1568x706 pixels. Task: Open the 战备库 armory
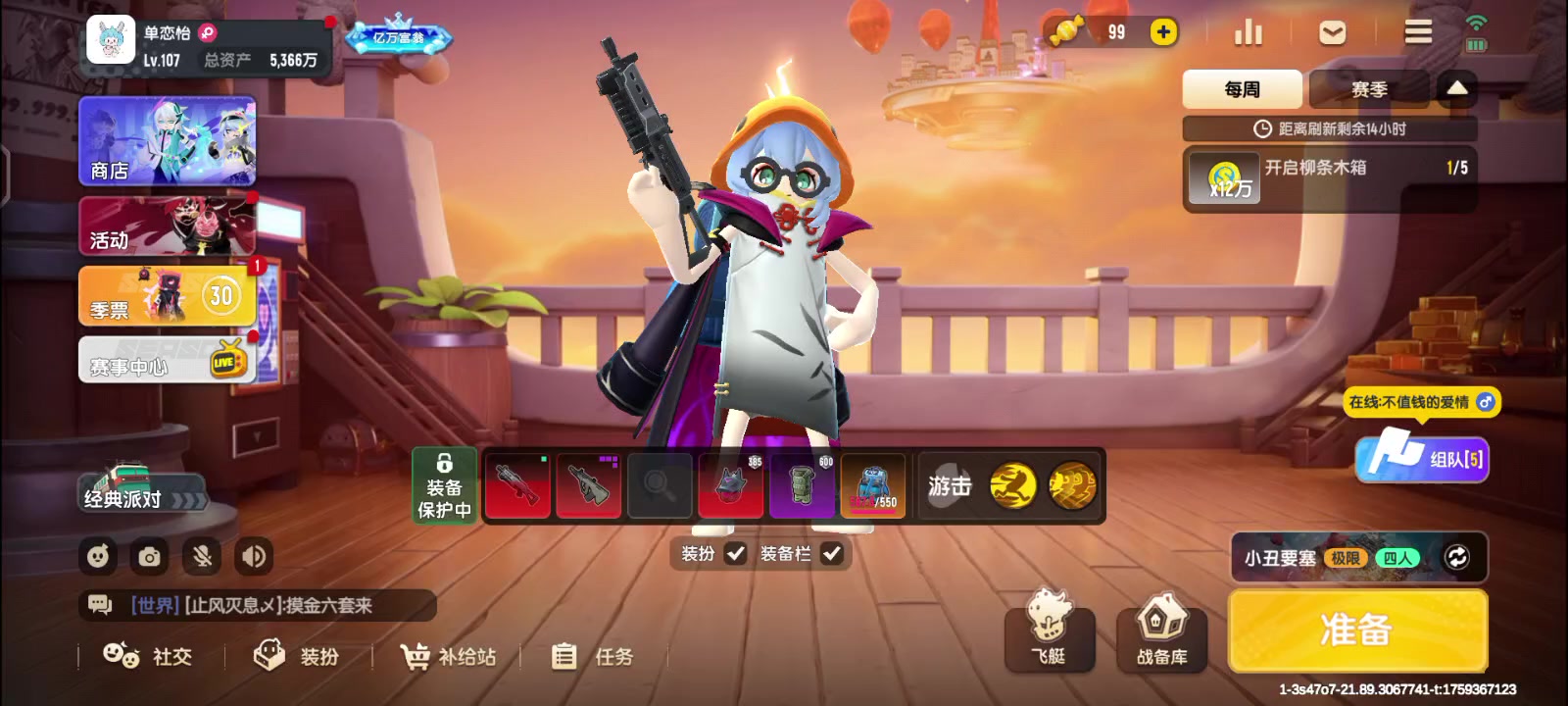(1161, 637)
